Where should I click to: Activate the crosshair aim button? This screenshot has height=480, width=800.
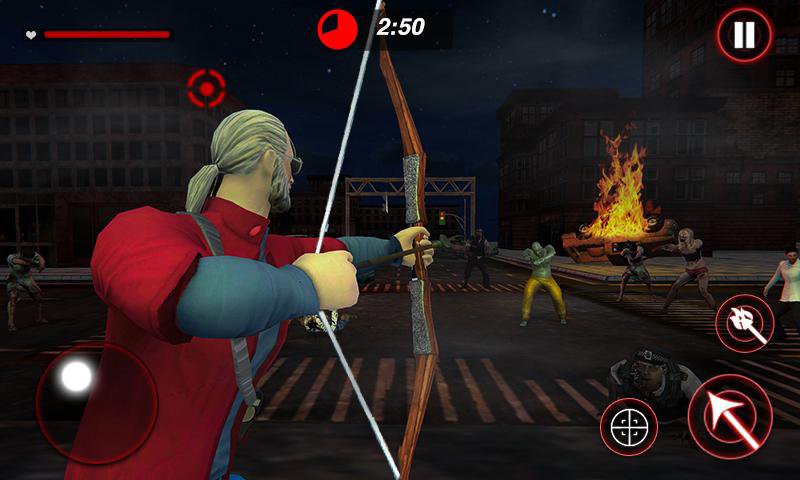click(629, 426)
